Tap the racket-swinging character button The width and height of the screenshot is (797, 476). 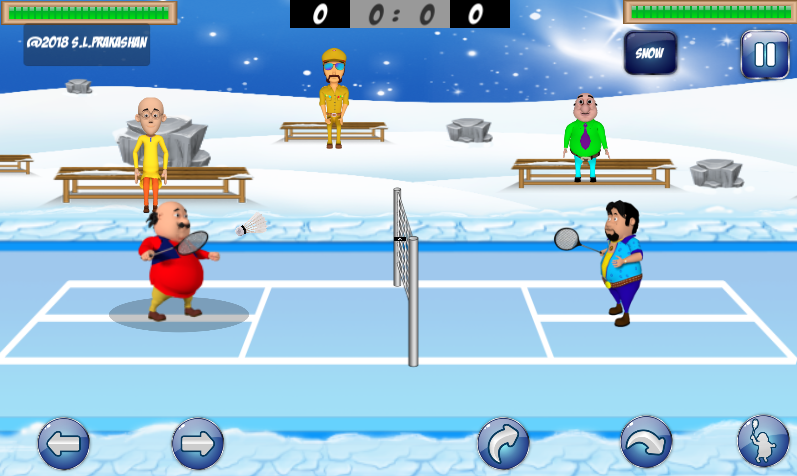pyautogui.click(x=762, y=442)
